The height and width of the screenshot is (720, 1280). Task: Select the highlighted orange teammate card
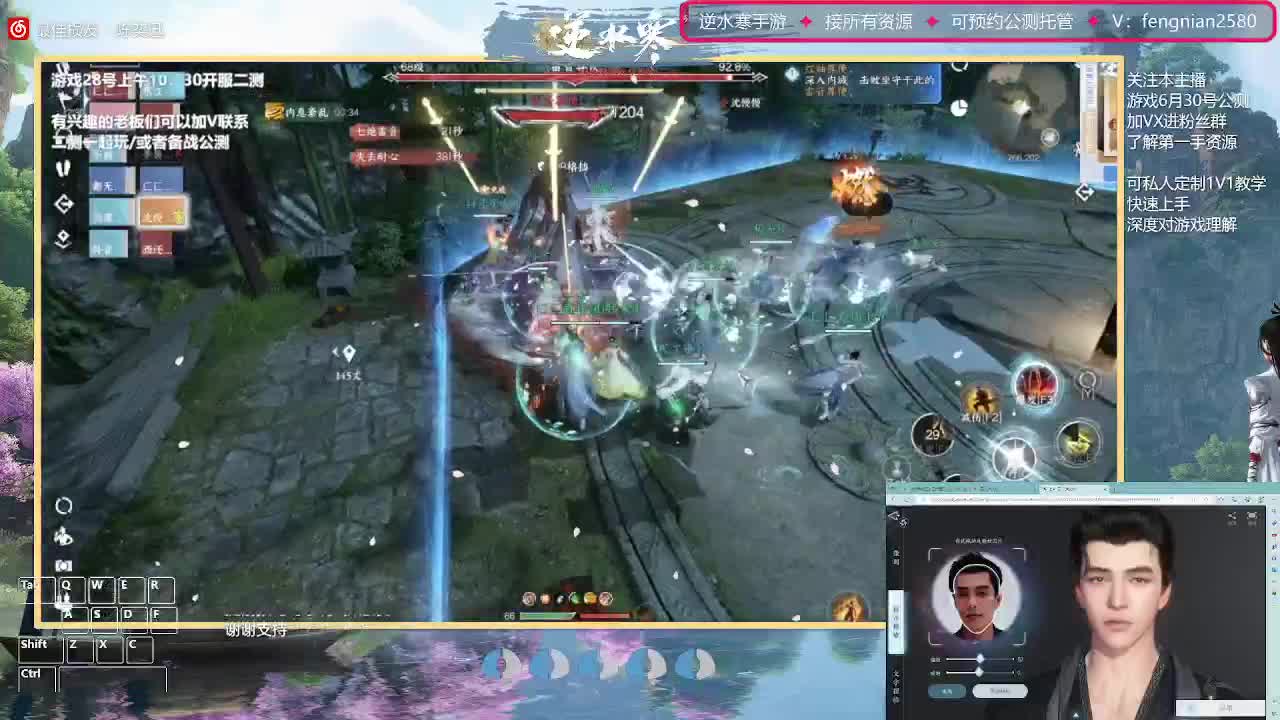(x=165, y=211)
